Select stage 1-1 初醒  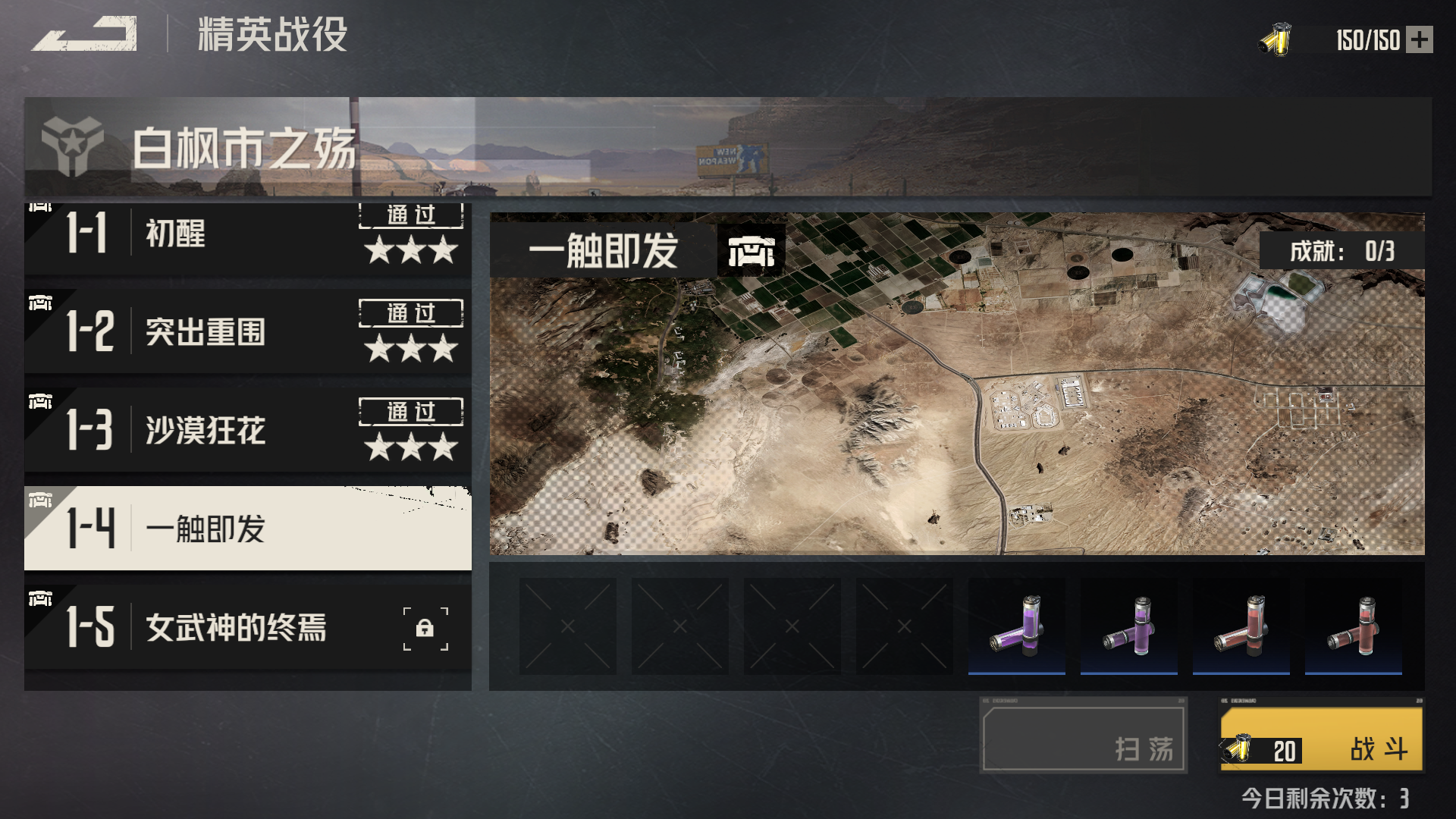point(247,235)
